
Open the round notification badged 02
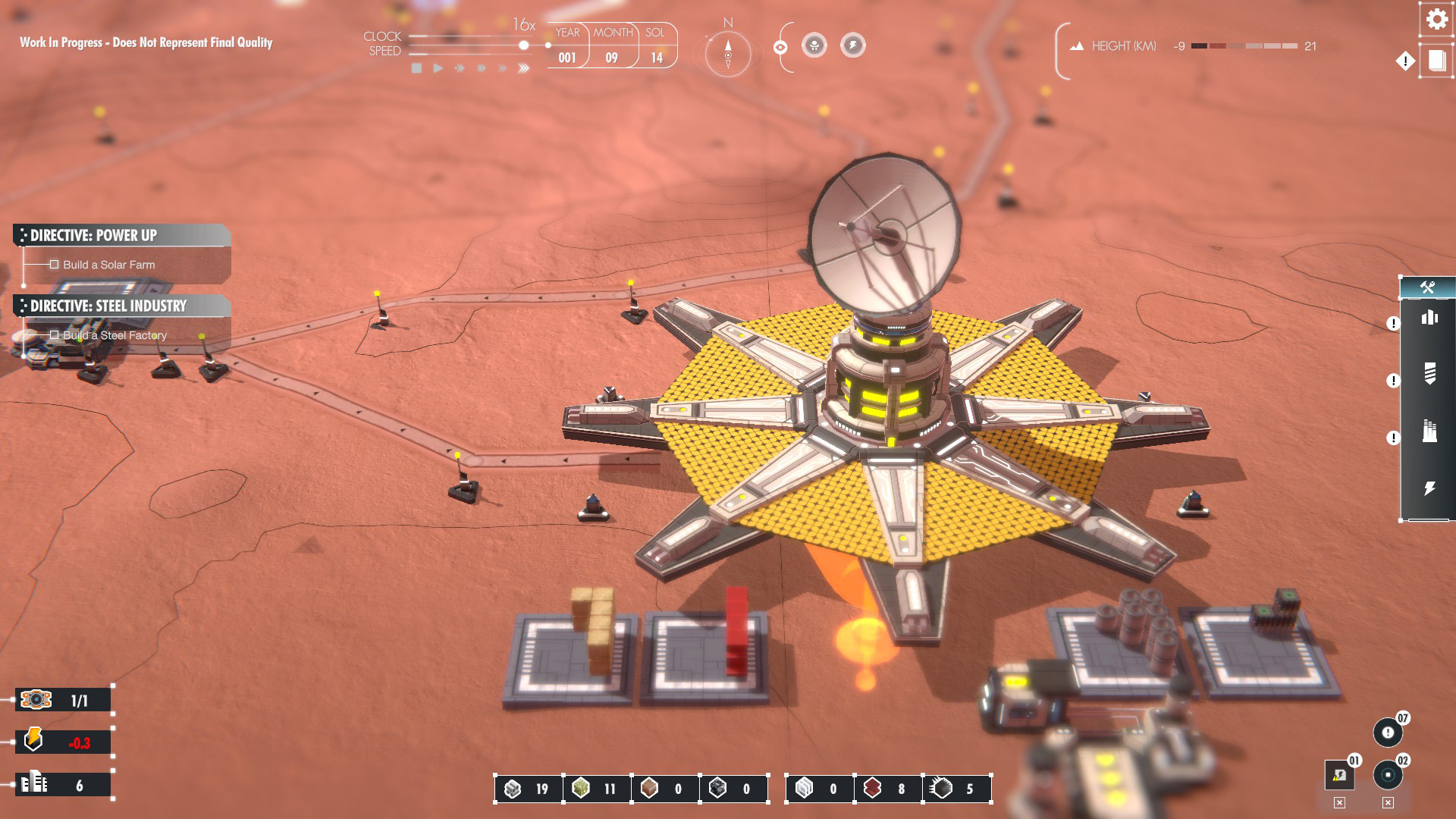[1388, 775]
